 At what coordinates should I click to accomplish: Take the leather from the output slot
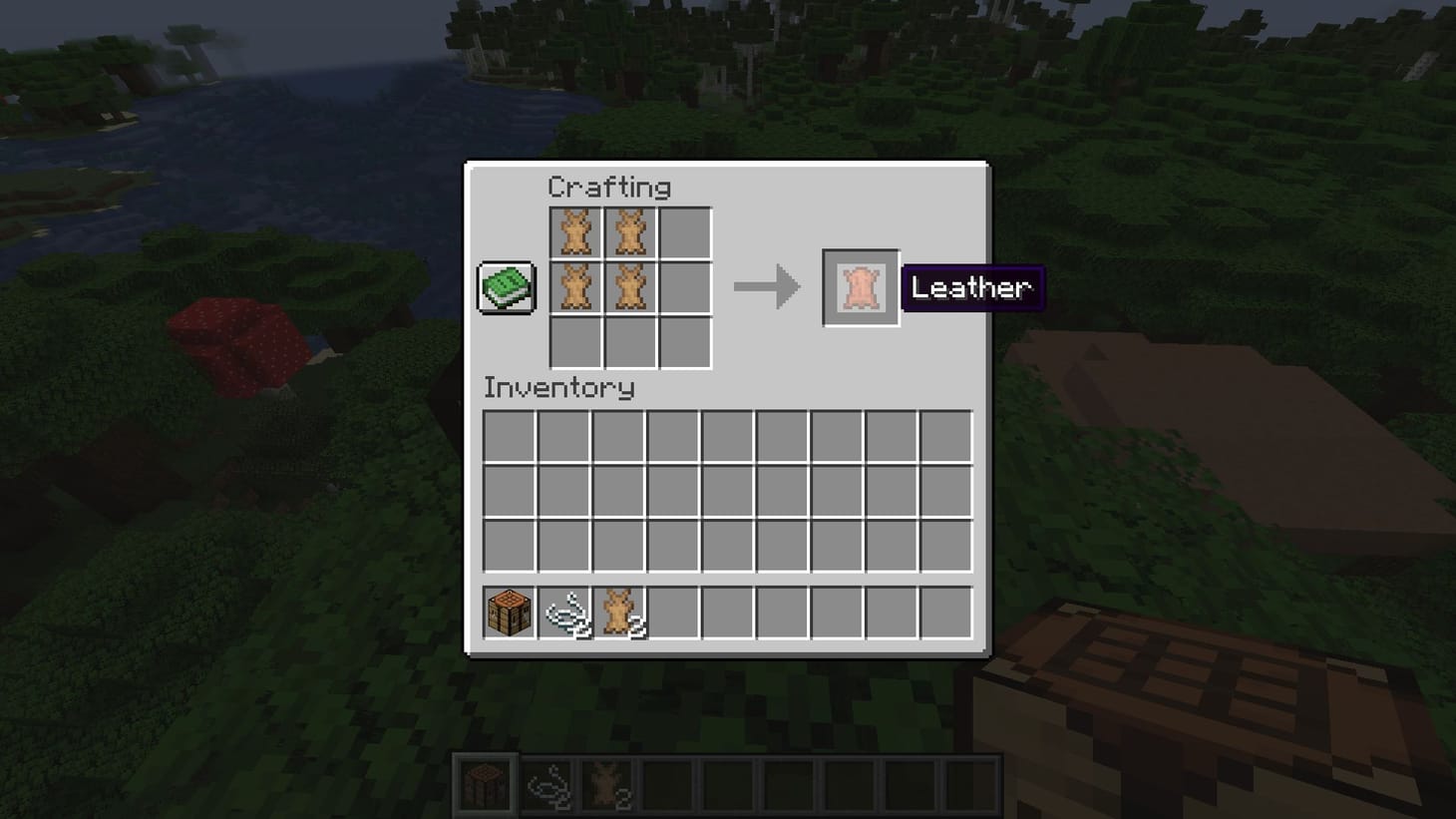click(860, 287)
